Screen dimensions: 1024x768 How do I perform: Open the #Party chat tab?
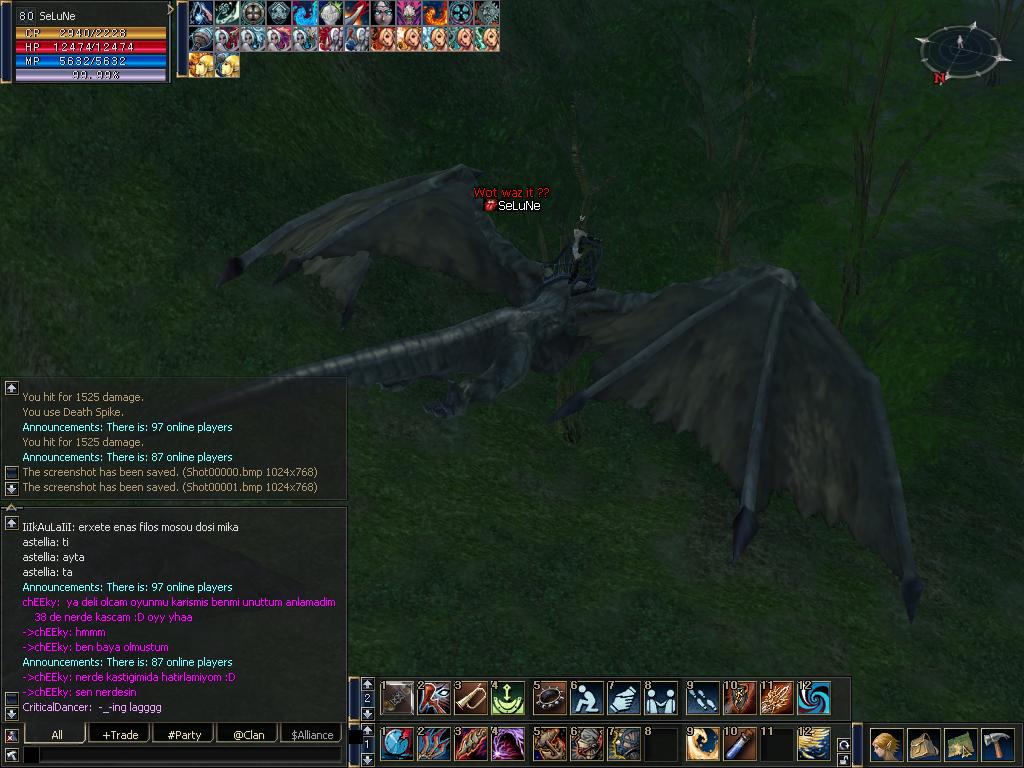point(184,735)
